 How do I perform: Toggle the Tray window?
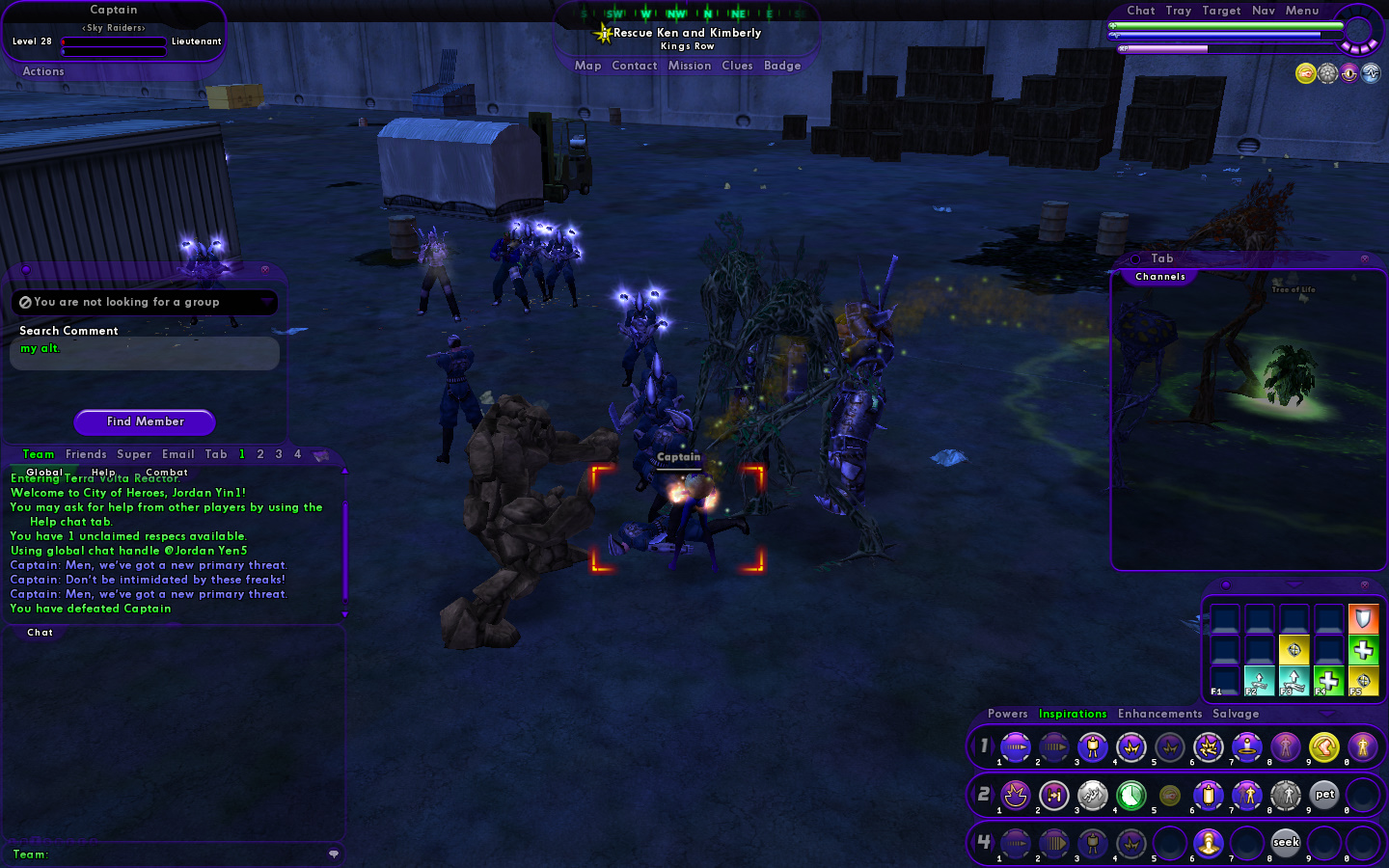click(x=1178, y=11)
